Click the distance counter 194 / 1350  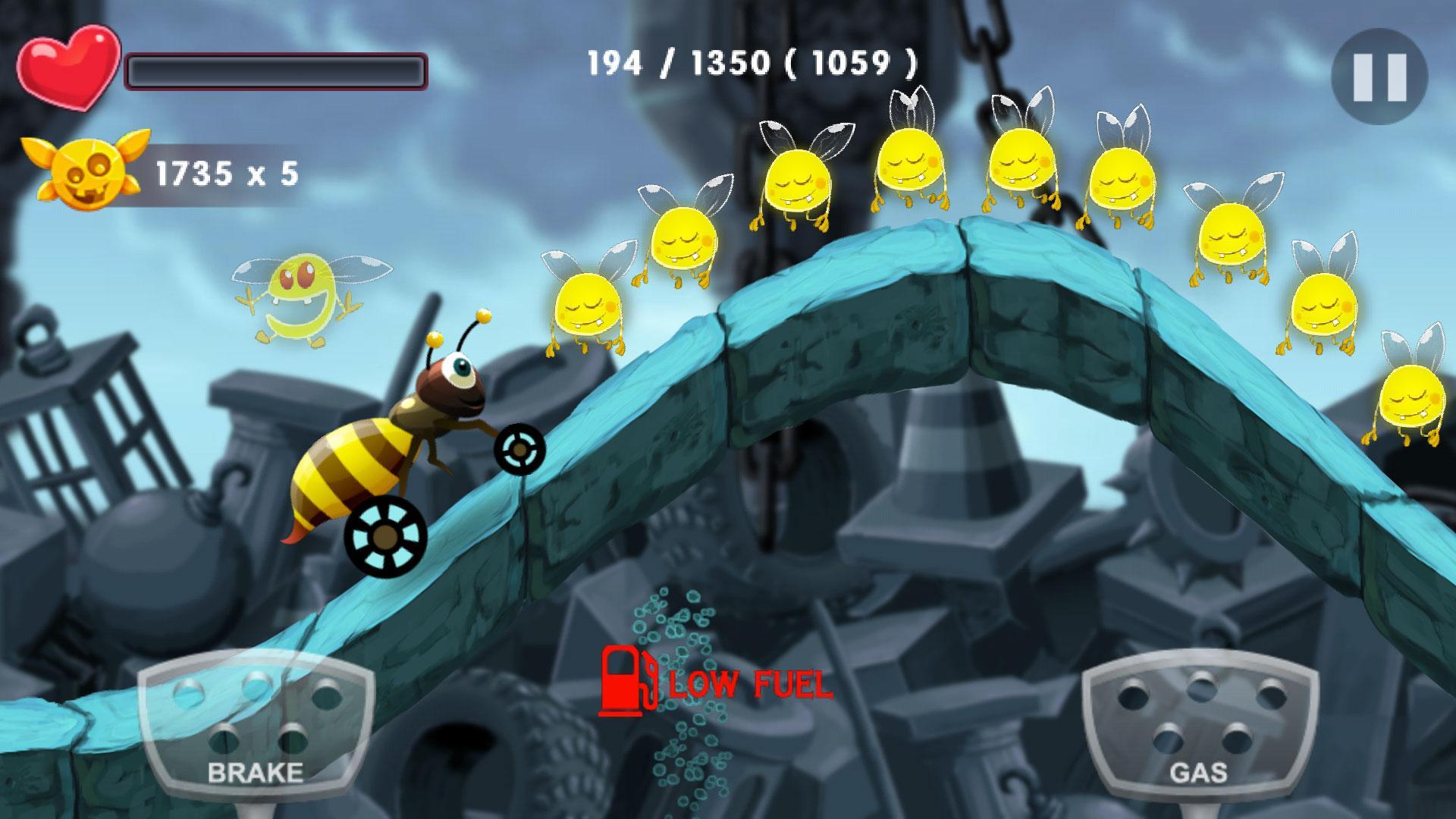(751, 64)
